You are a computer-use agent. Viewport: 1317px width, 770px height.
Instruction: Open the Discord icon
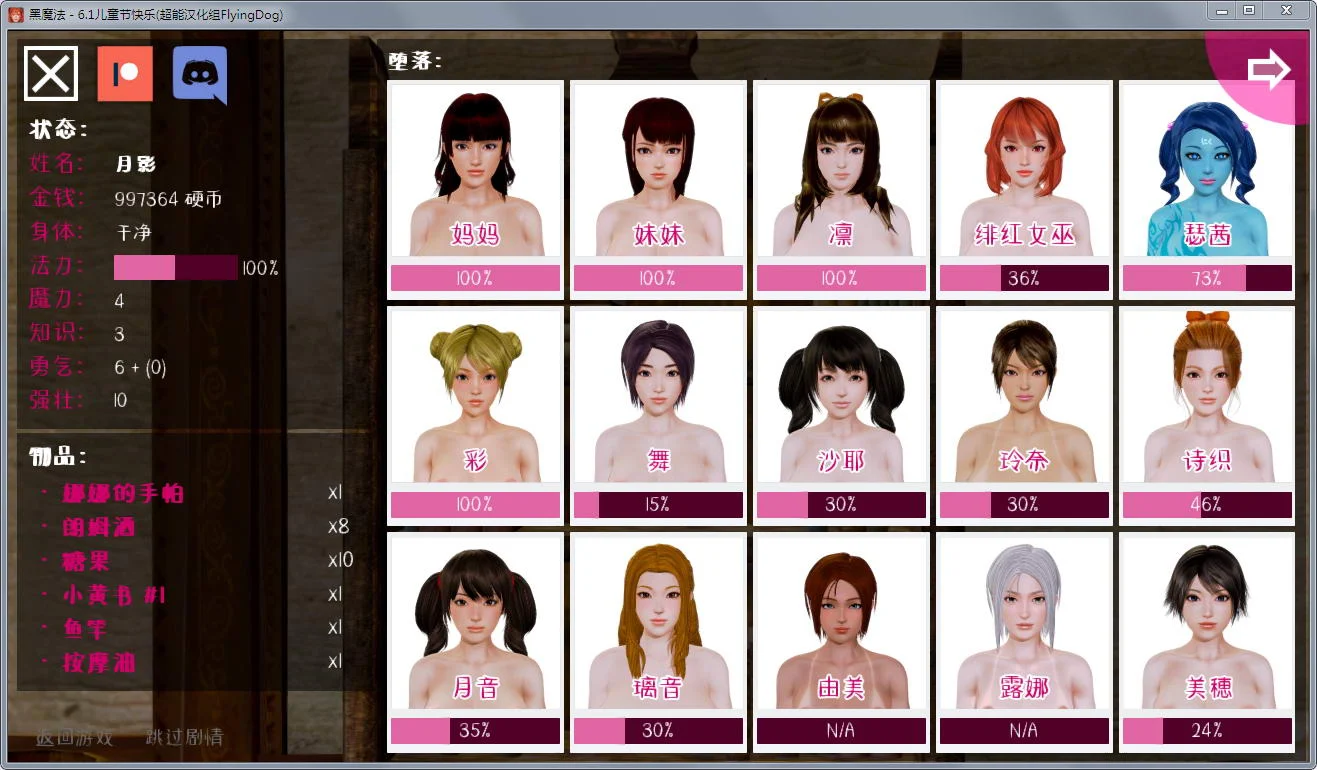click(199, 75)
